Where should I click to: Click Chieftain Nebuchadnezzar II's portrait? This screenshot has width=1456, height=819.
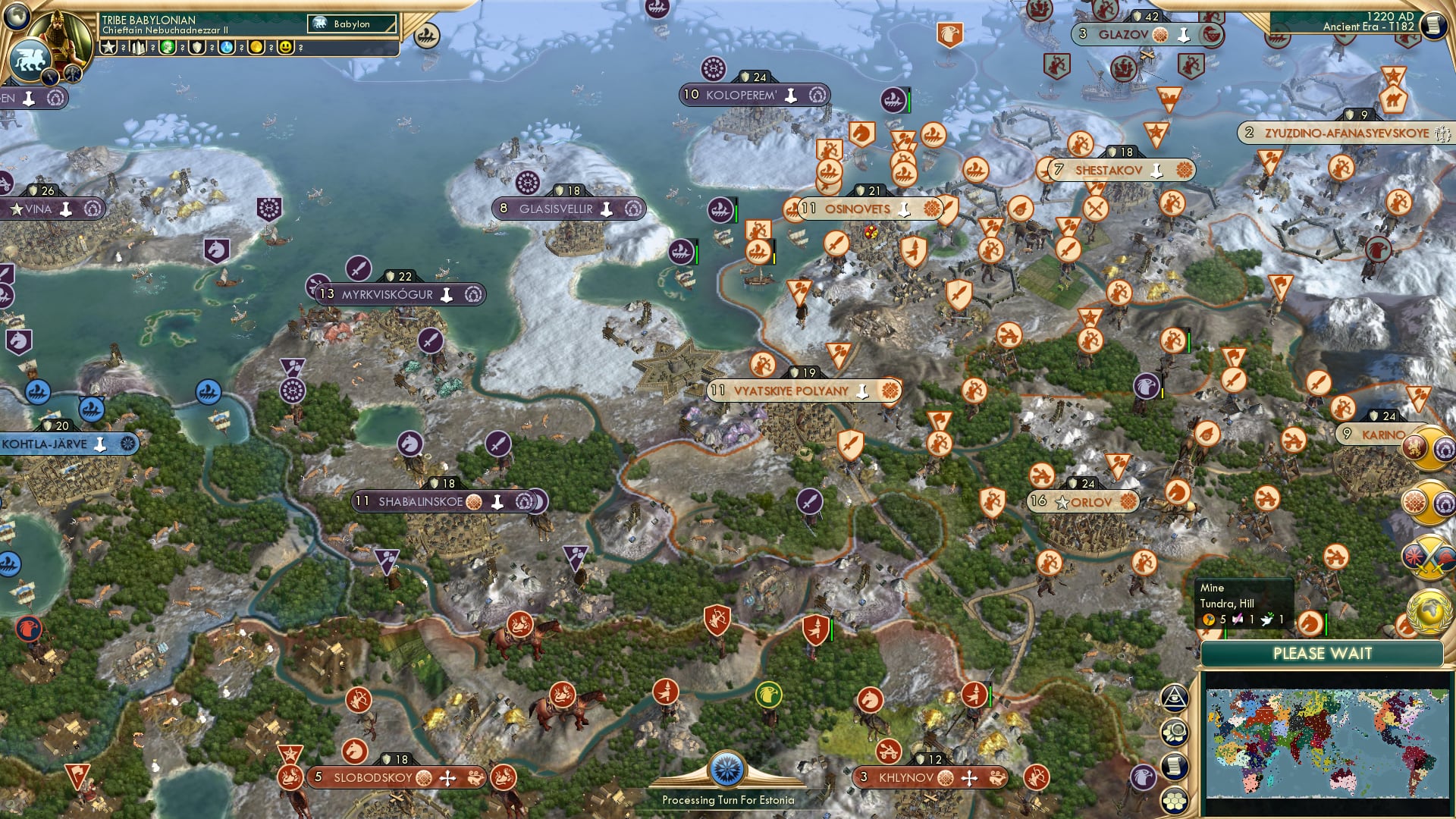pos(59,37)
